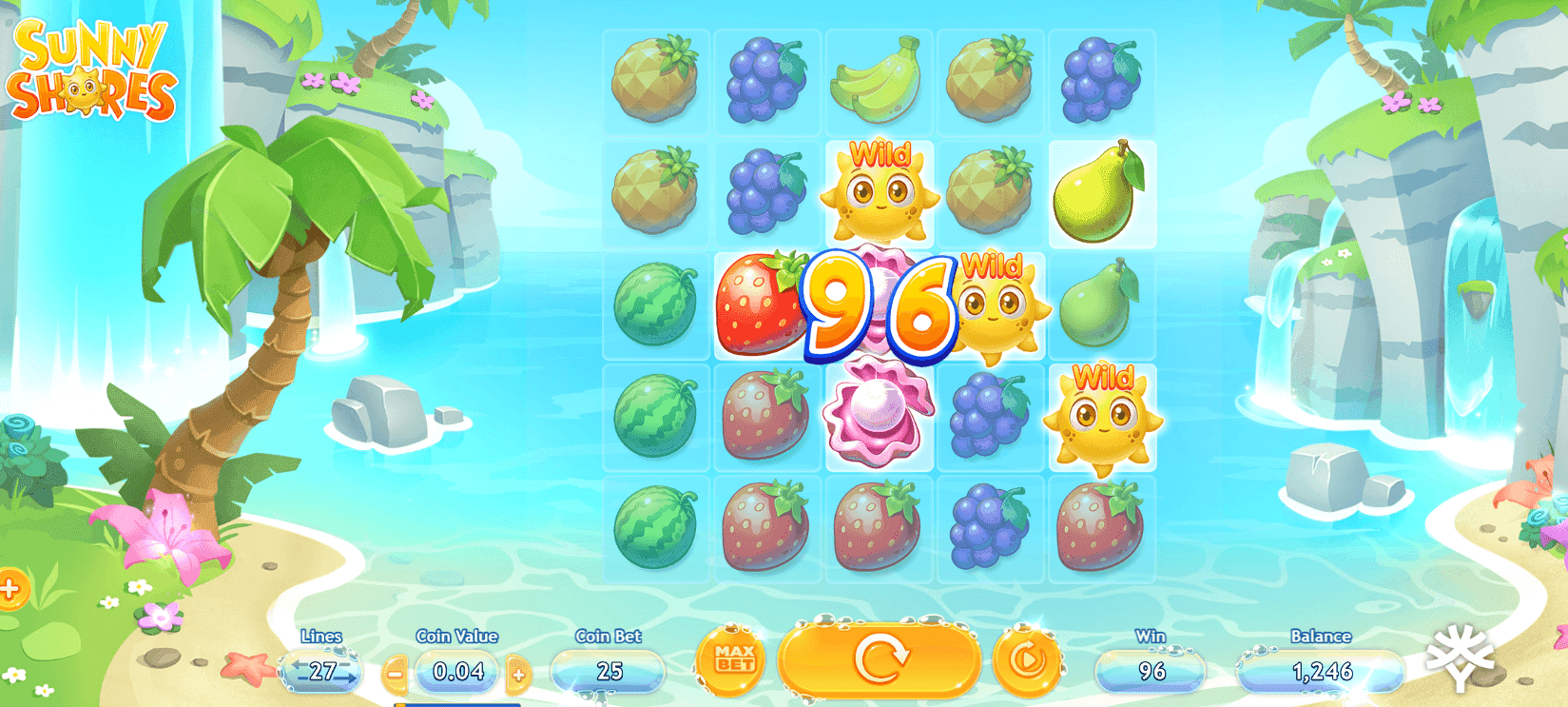1568x707 pixels.
Task: Spin the reels with the large orange button
Action: click(x=880, y=658)
